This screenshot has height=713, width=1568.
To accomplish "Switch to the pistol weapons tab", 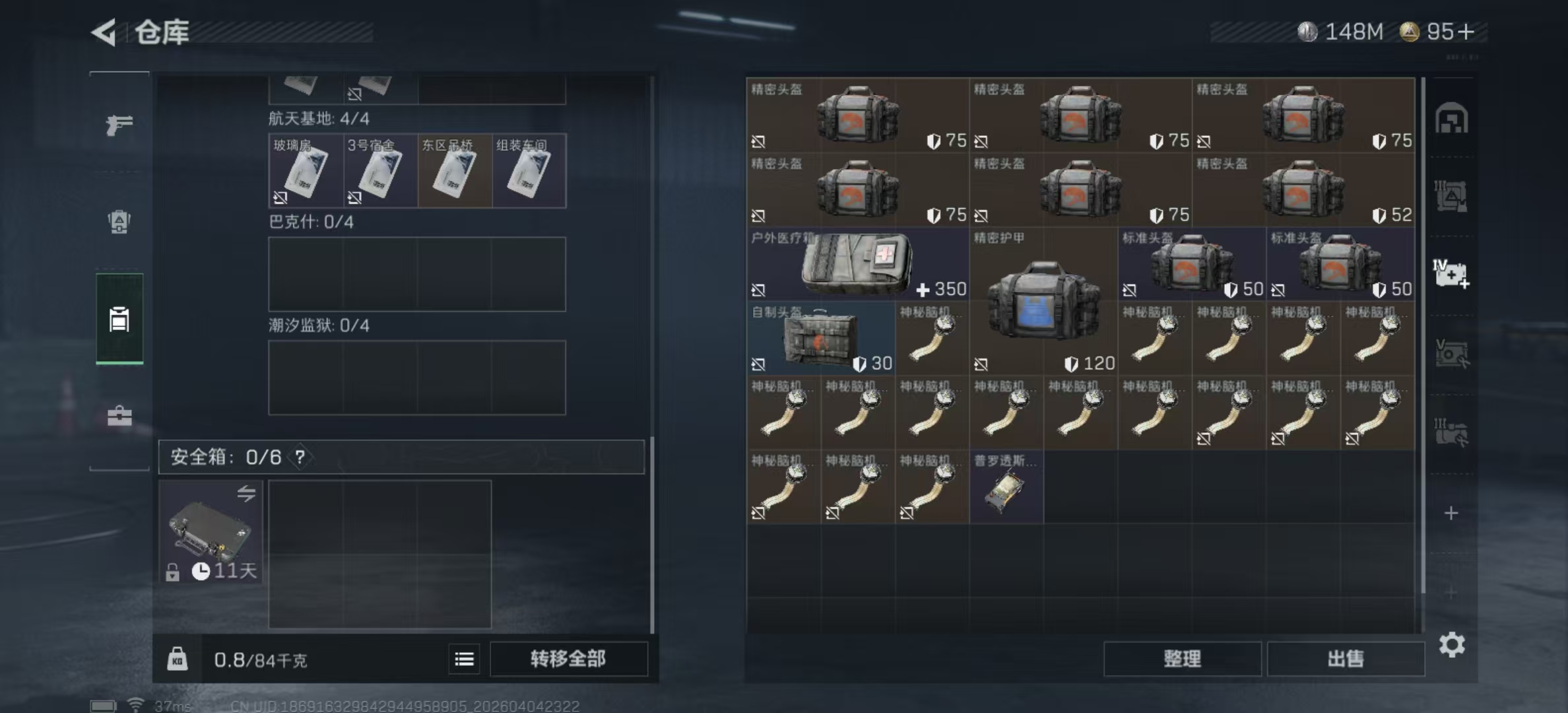I will (119, 124).
